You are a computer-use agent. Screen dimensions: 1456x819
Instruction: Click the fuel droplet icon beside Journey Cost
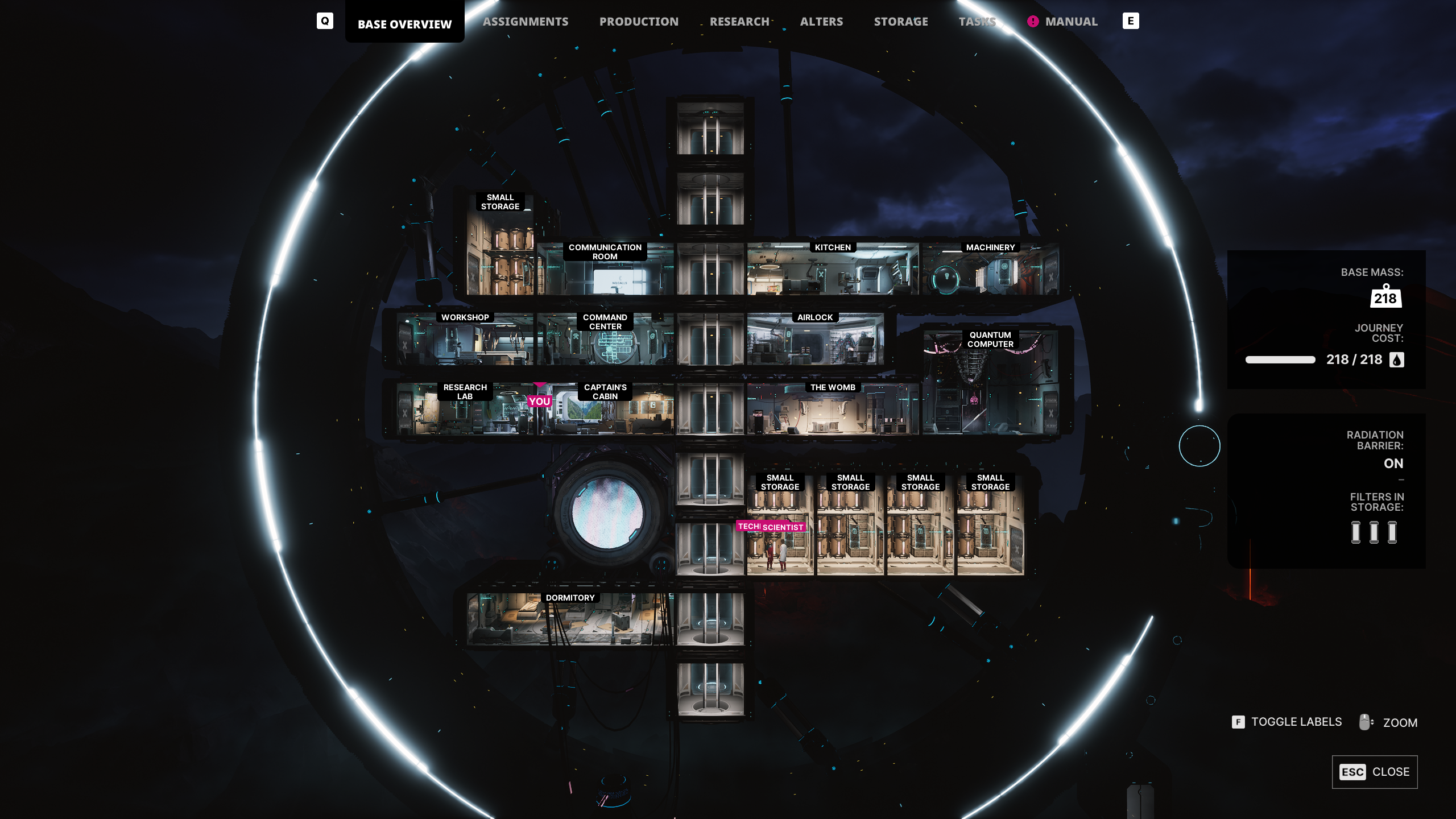[x=1397, y=359]
